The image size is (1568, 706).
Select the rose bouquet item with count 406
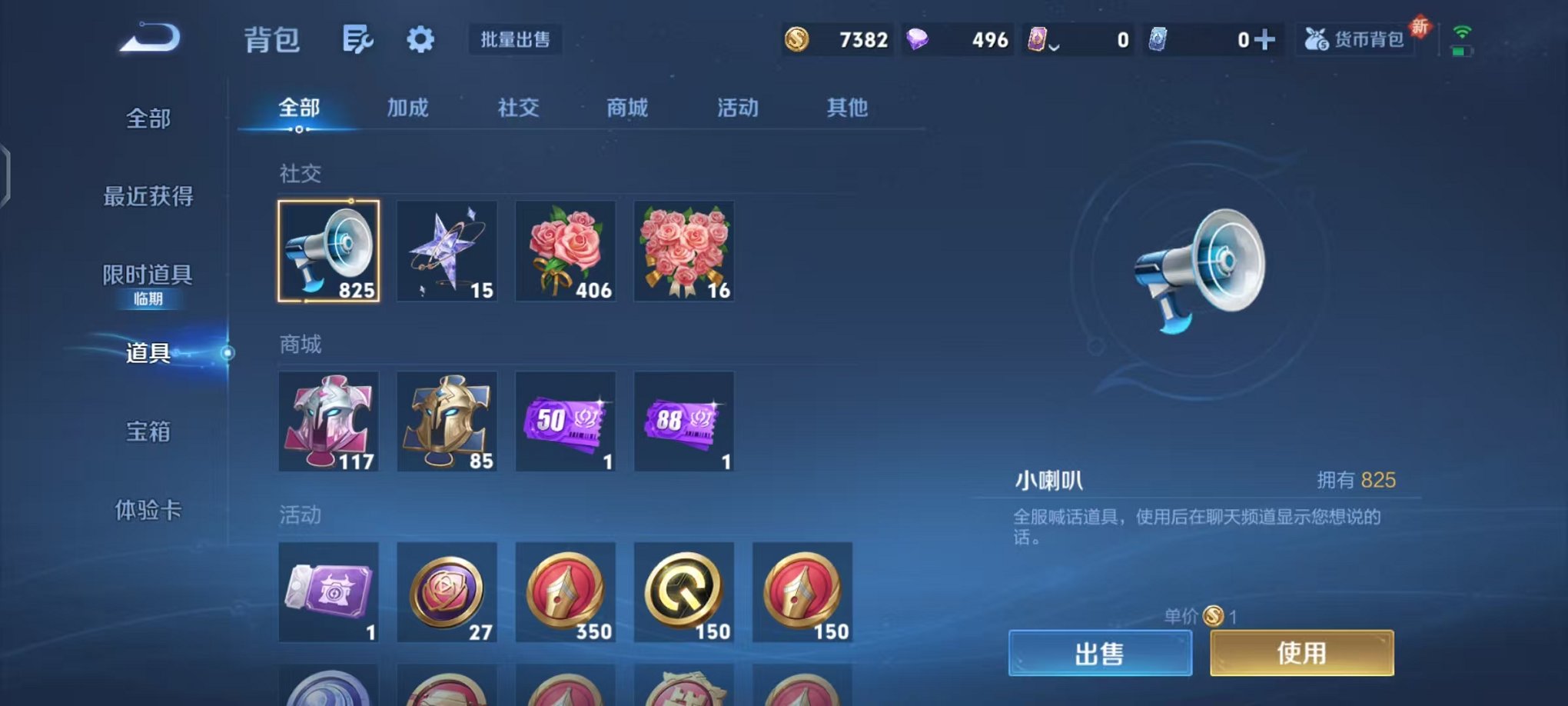click(x=566, y=251)
